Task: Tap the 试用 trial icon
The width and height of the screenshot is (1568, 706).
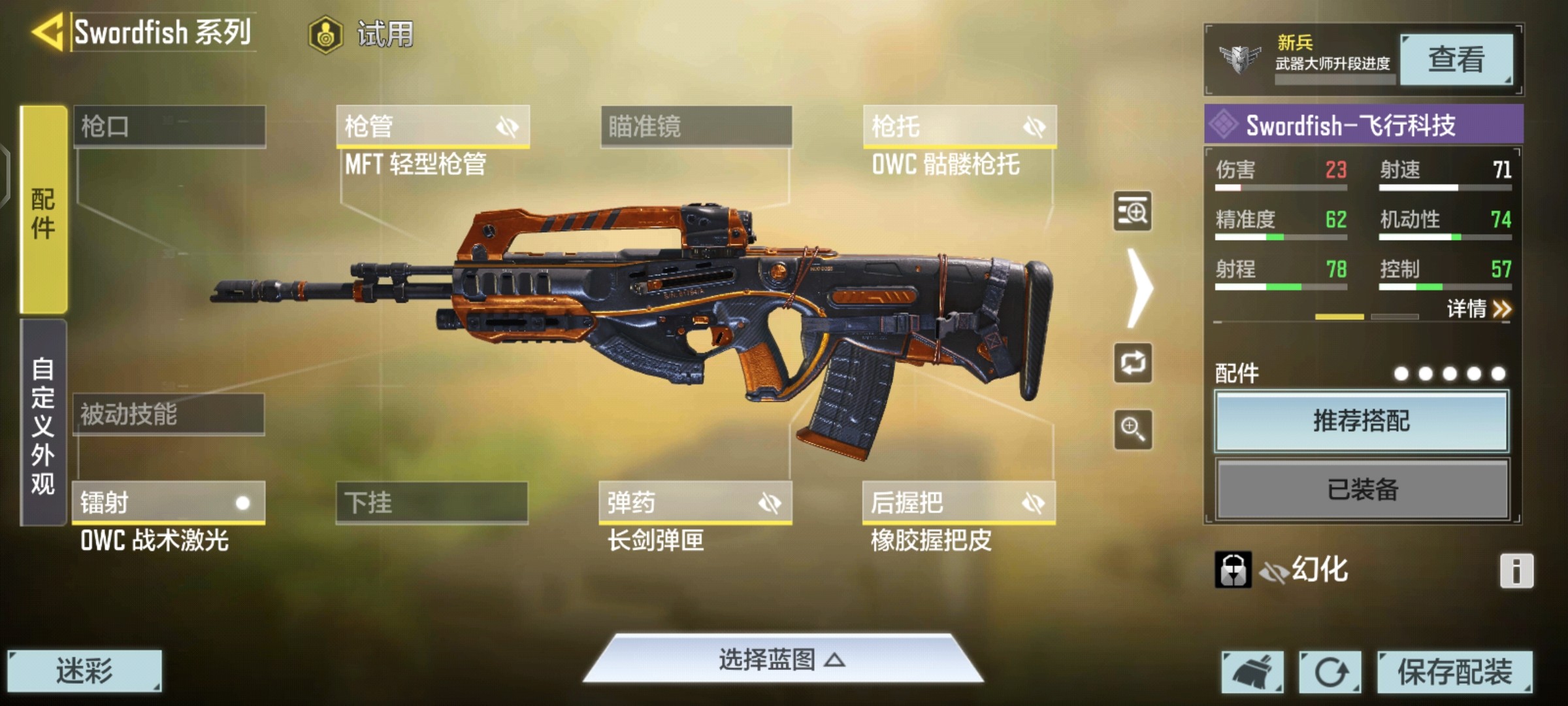Action: [x=325, y=34]
